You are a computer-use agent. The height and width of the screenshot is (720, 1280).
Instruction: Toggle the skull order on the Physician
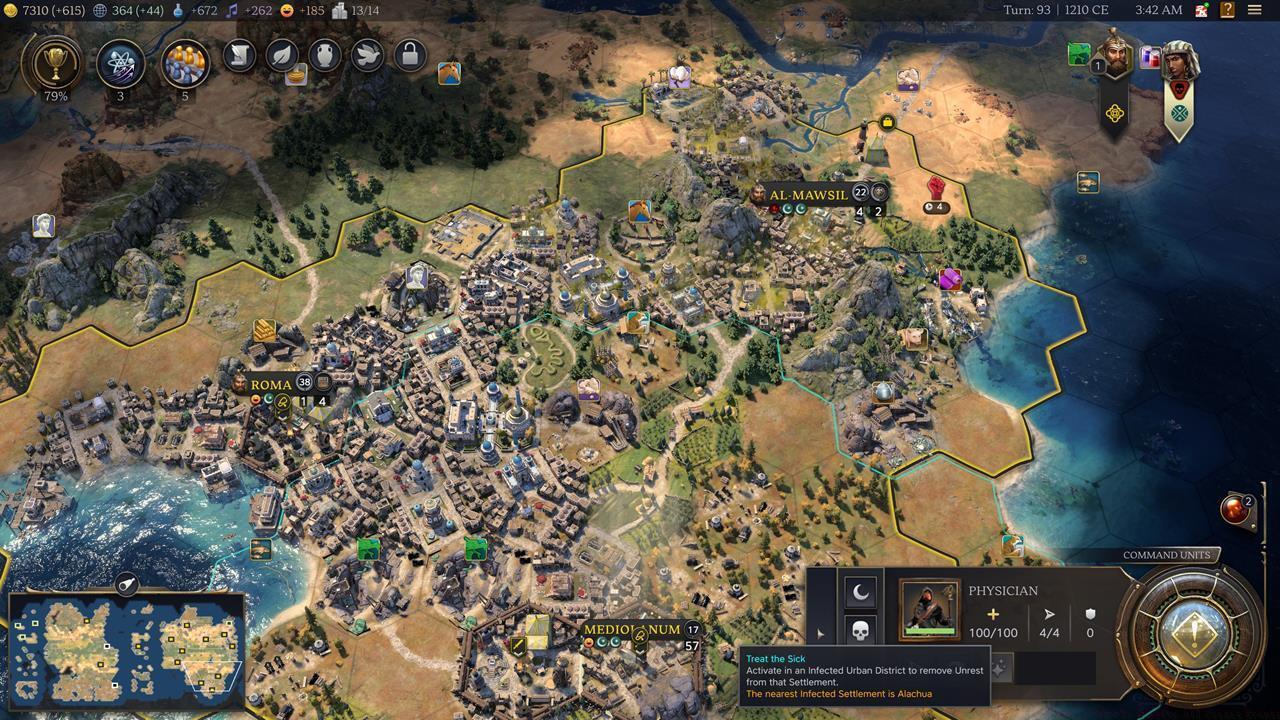pos(859,631)
